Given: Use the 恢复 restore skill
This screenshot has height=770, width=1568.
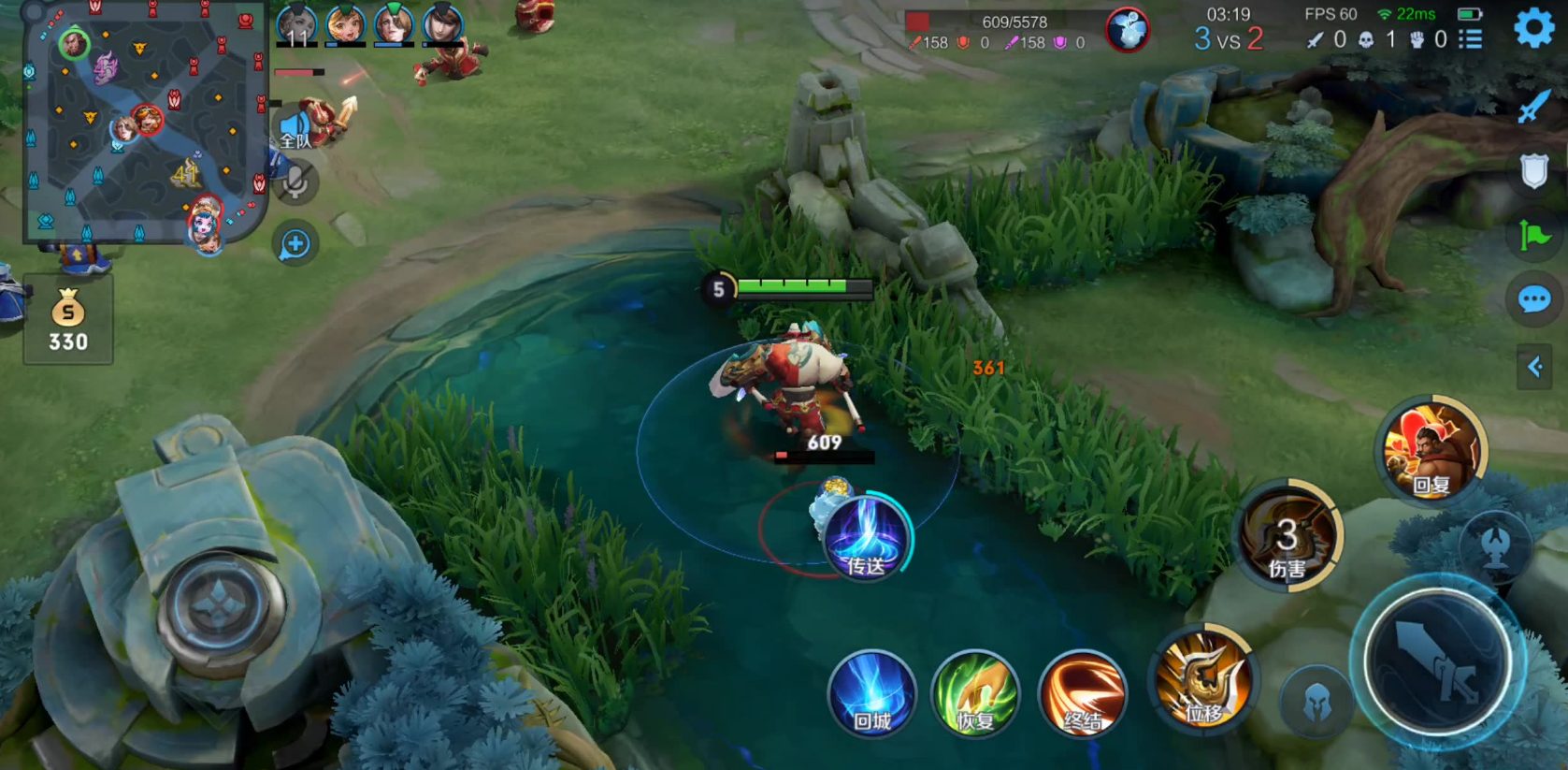Looking at the screenshot, I should [975, 694].
